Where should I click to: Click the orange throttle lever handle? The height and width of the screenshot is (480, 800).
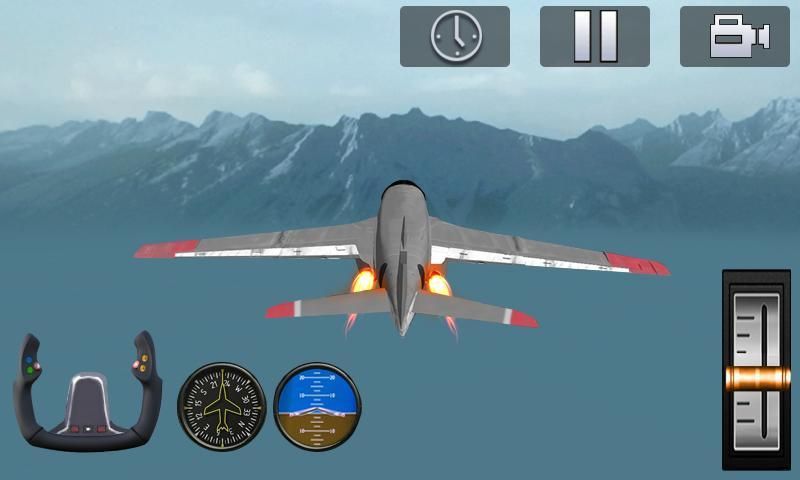point(757,378)
